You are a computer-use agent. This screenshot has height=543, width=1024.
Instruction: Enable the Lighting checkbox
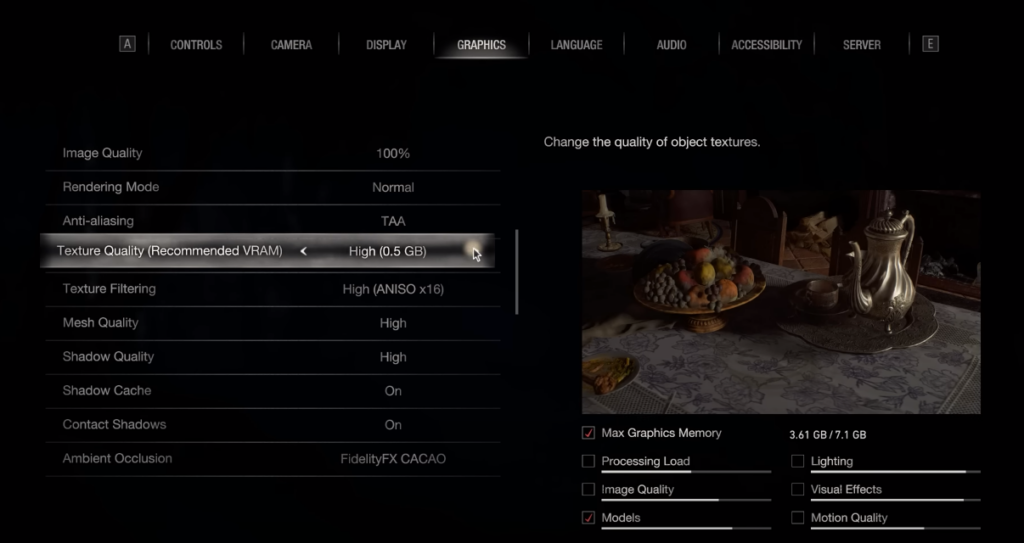798,462
